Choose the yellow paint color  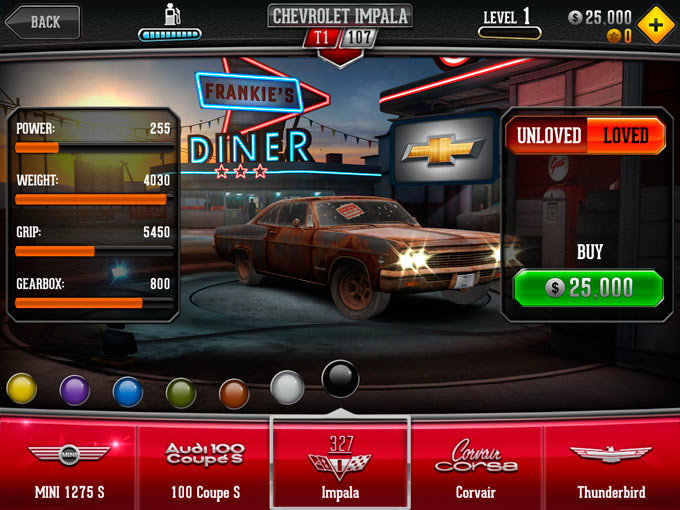click(22, 388)
